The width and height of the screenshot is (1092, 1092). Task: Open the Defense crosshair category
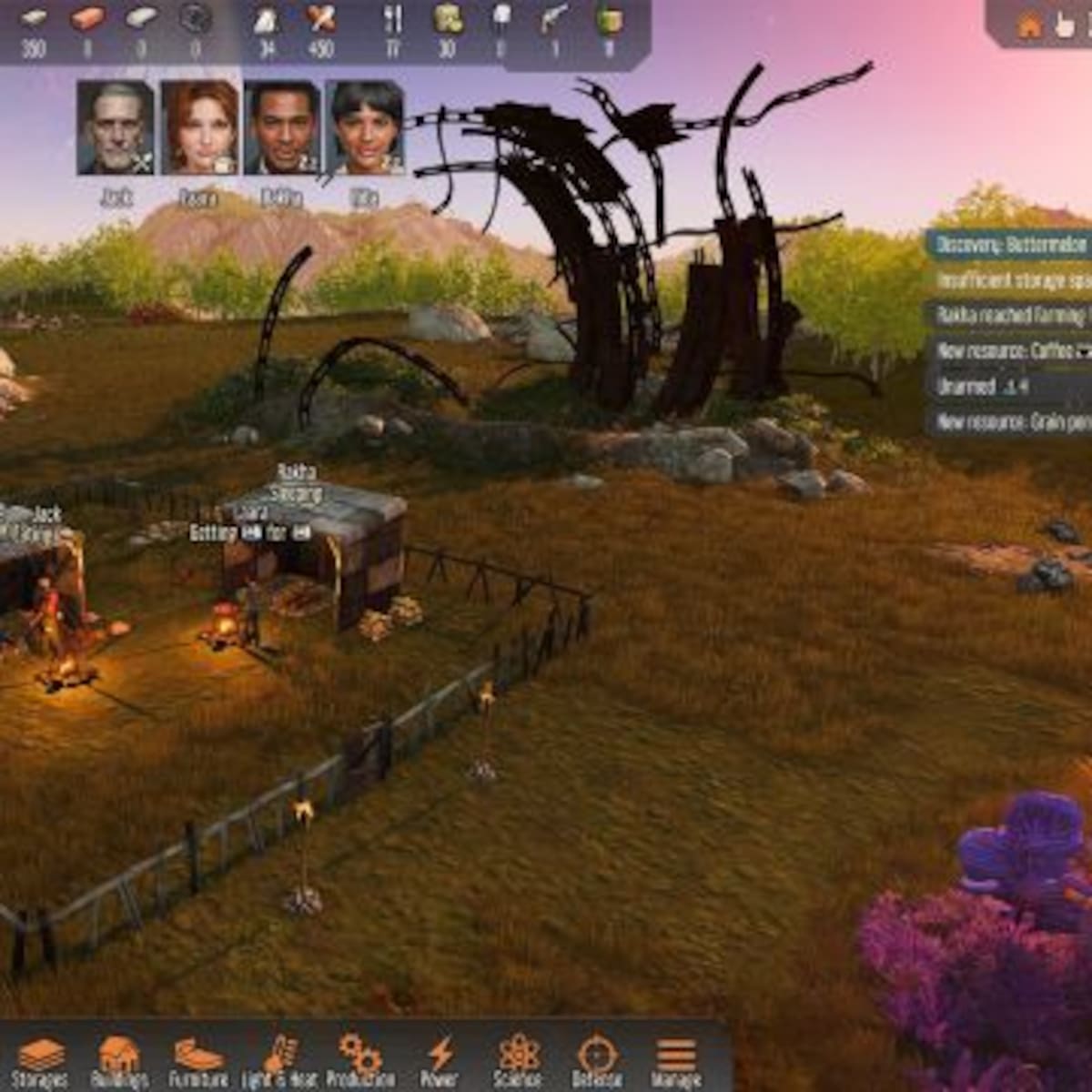596,1061
